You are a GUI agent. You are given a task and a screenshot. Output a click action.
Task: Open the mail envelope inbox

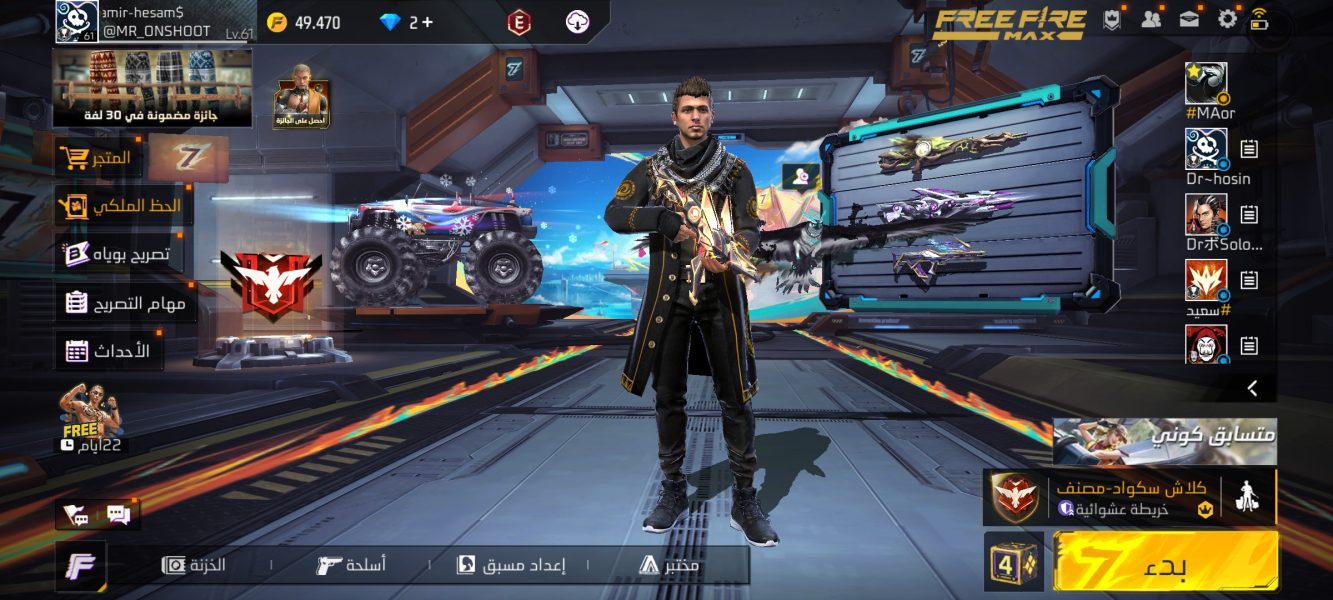pyautogui.click(x=1189, y=19)
